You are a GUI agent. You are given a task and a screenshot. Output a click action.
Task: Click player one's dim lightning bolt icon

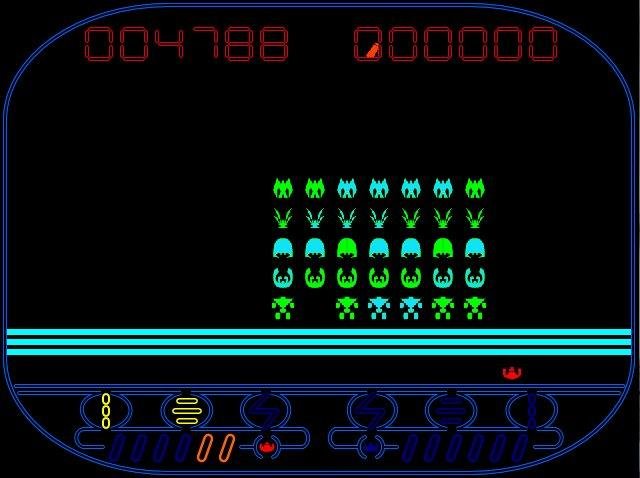click(265, 411)
